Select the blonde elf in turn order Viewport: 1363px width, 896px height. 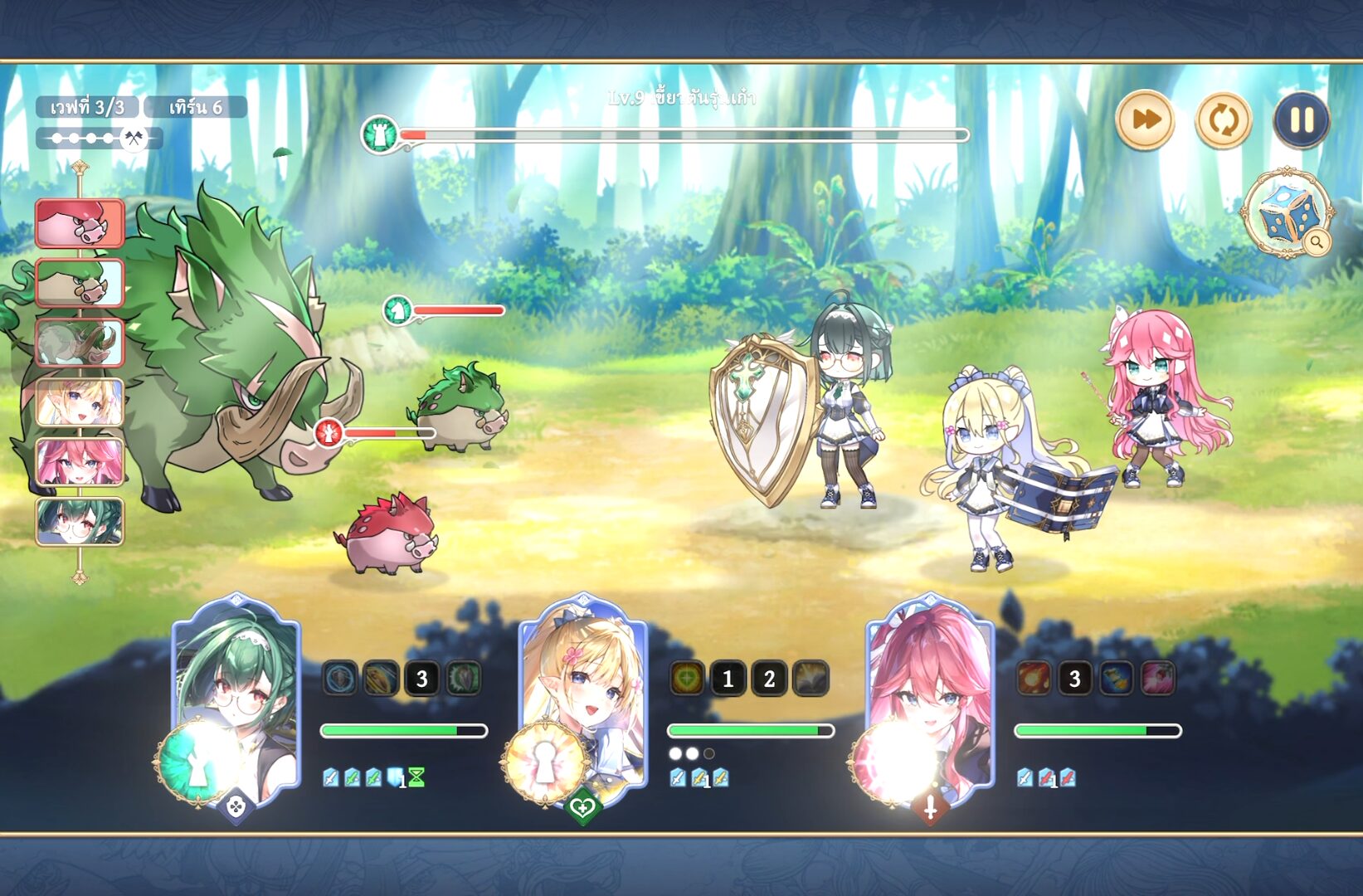(80, 402)
